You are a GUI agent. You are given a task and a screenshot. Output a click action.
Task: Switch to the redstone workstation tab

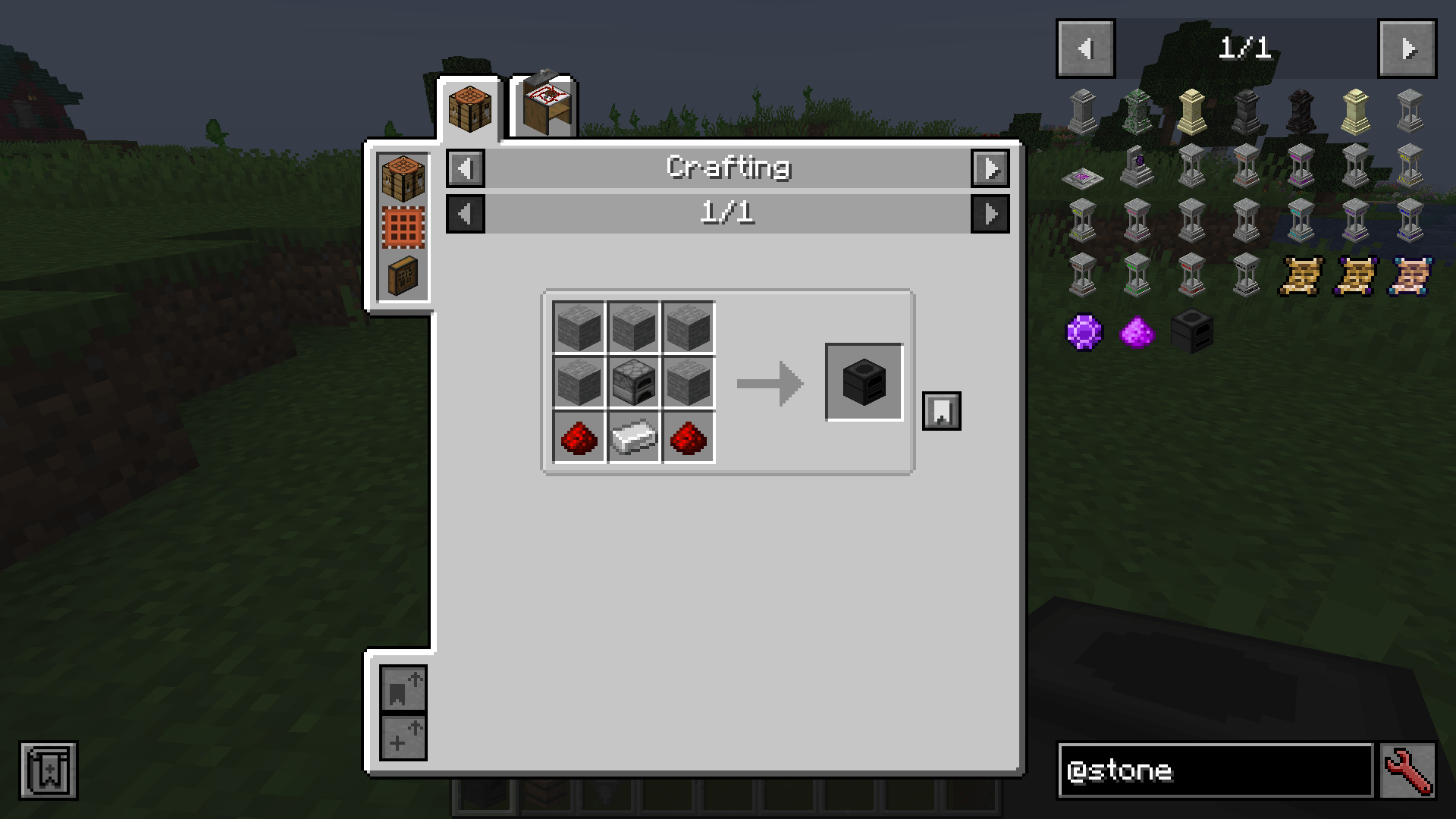(543, 105)
